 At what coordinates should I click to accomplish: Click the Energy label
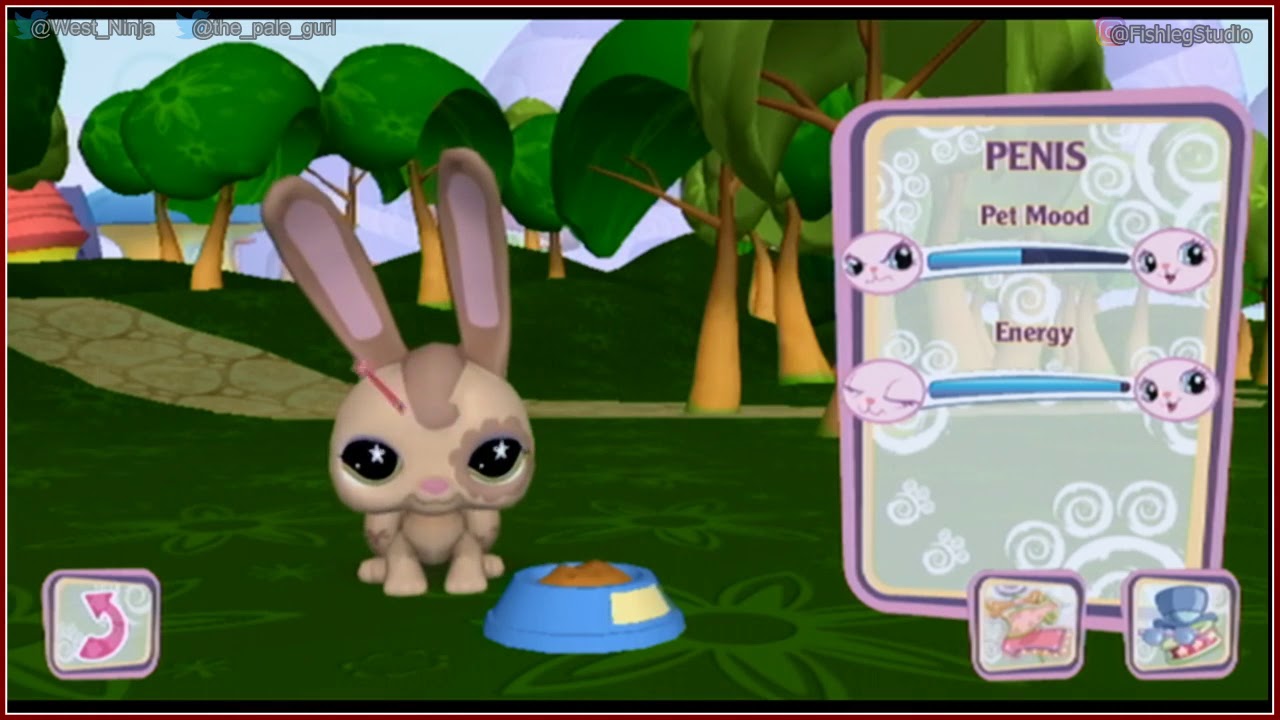pos(1035,332)
